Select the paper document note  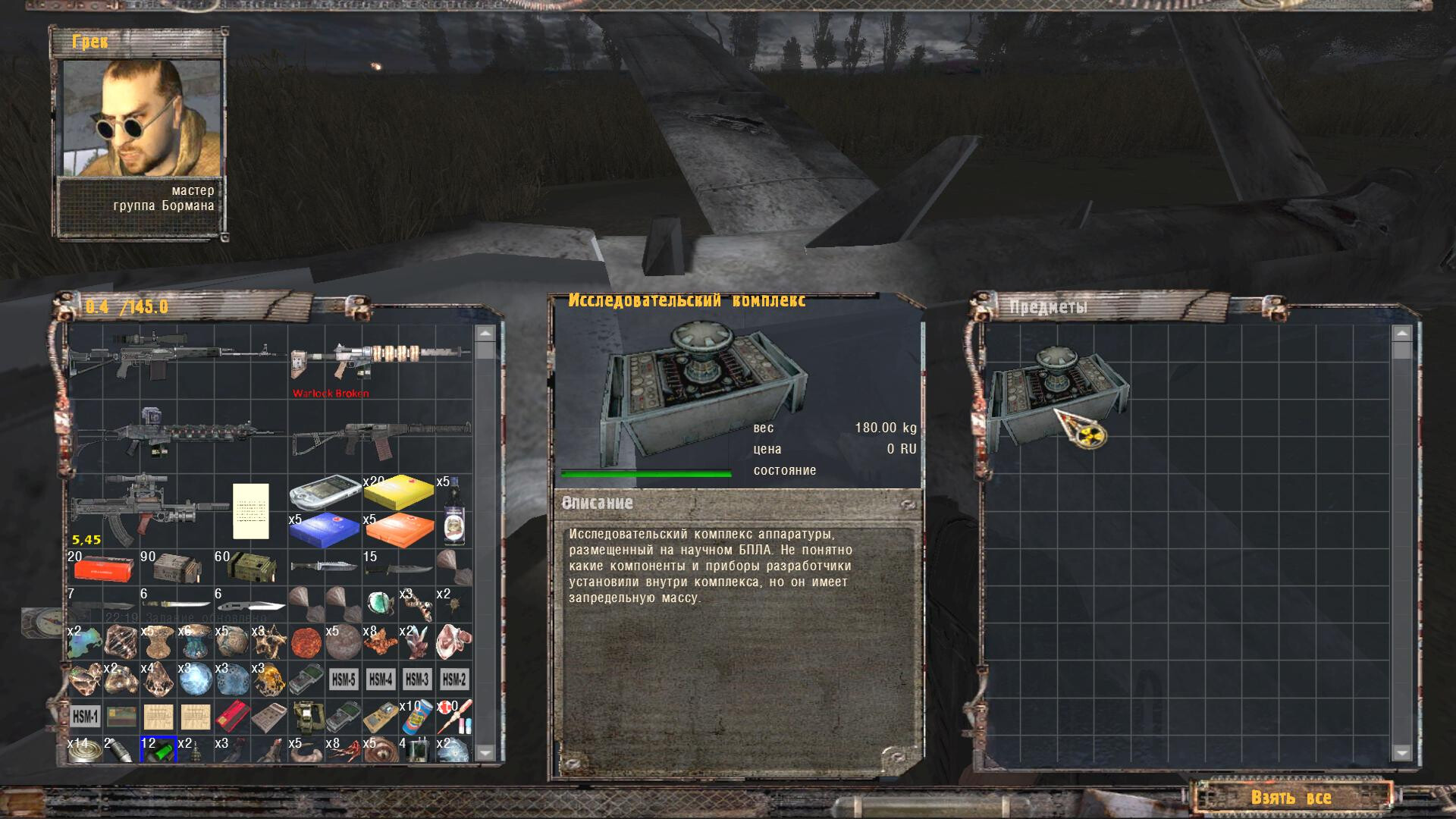coord(250,510)
